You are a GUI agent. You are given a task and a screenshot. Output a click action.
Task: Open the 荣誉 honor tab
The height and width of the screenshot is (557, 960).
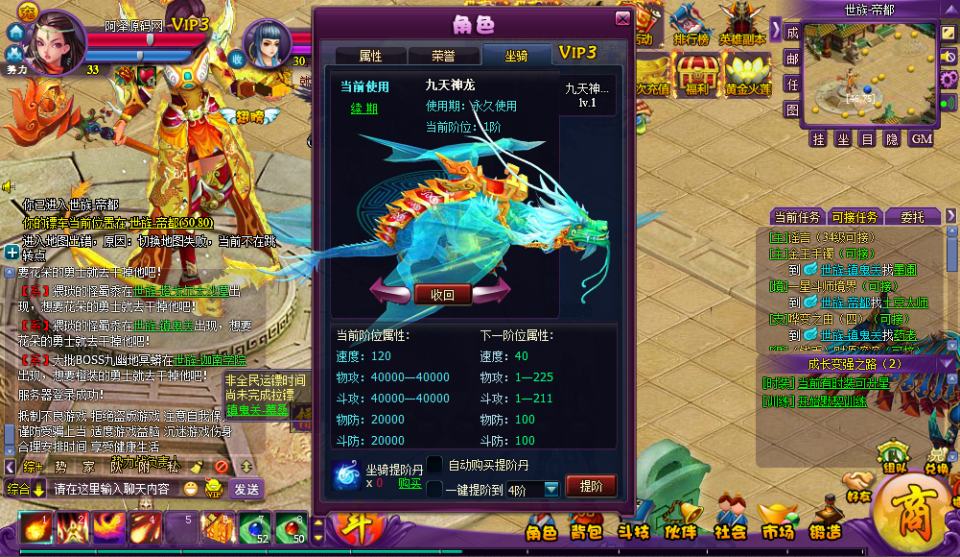[443, 56]
